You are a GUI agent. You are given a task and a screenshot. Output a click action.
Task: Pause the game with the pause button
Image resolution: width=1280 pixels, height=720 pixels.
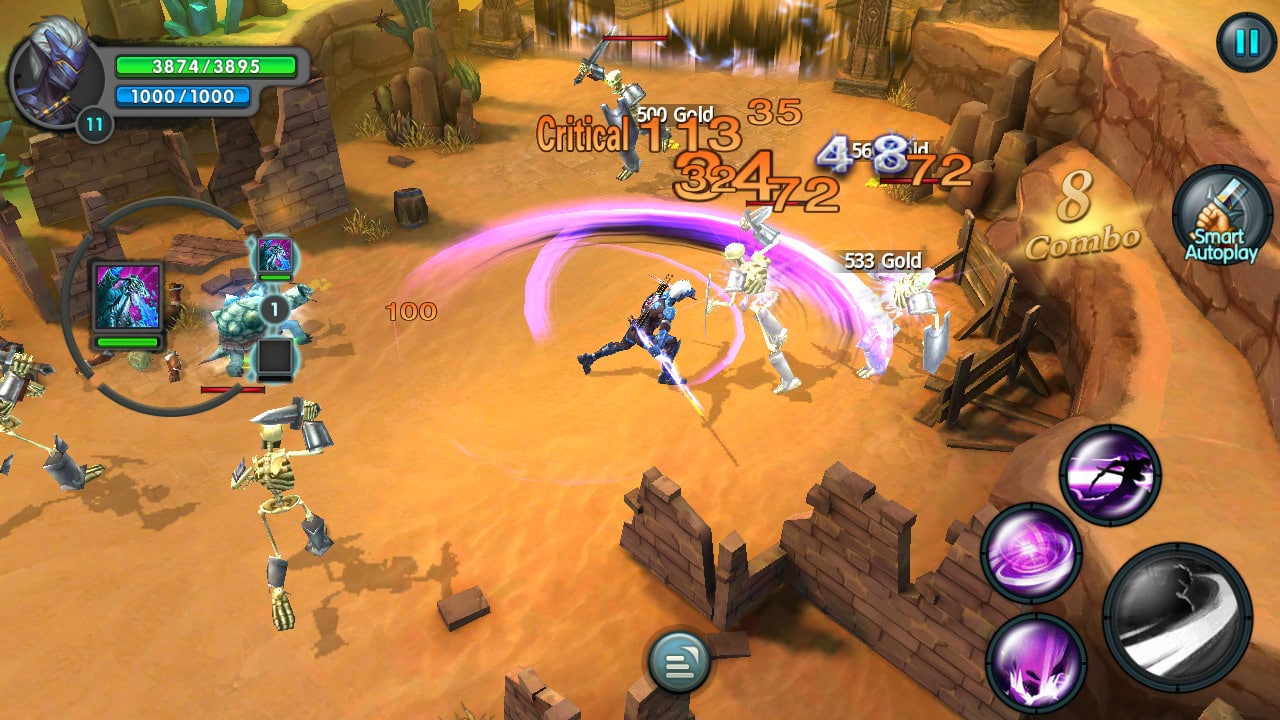point(1243,43)
